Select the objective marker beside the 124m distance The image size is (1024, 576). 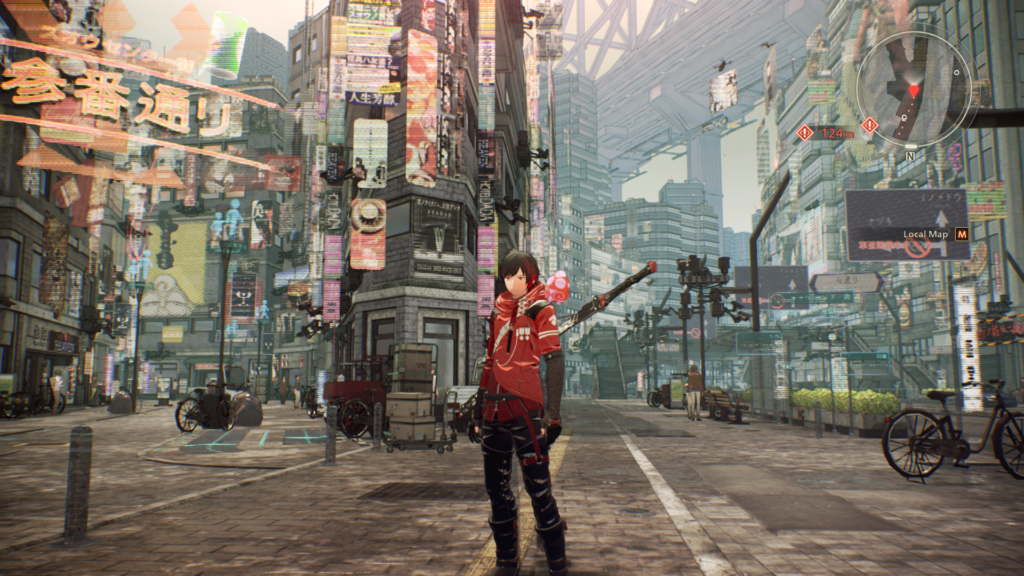tap(805, 132)
